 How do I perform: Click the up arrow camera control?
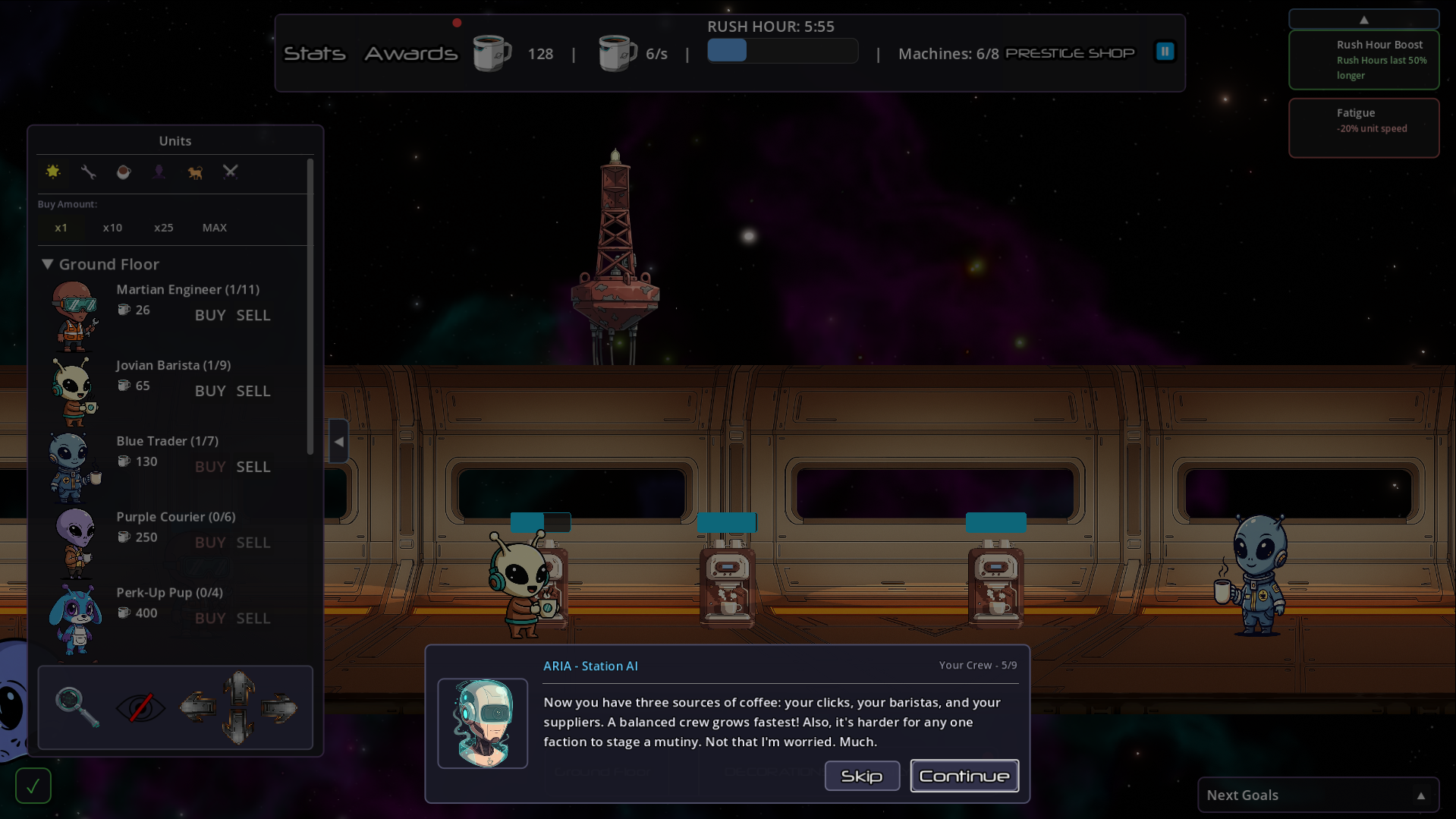pyautogui.click(x=237, y=687)
